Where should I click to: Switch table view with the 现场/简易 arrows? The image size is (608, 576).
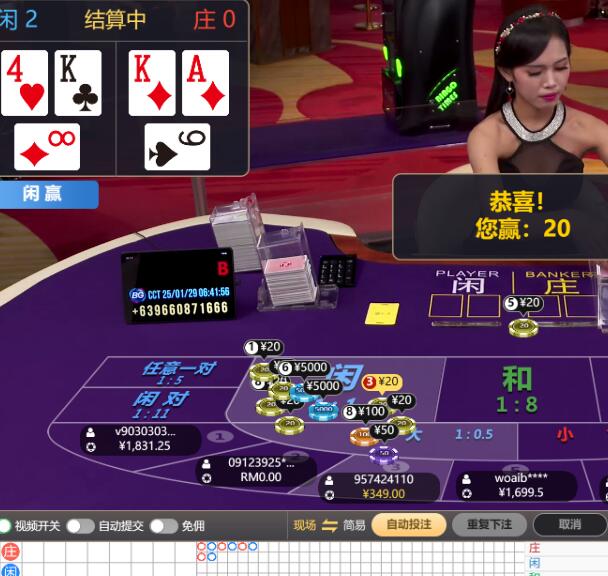coord(329,525)
